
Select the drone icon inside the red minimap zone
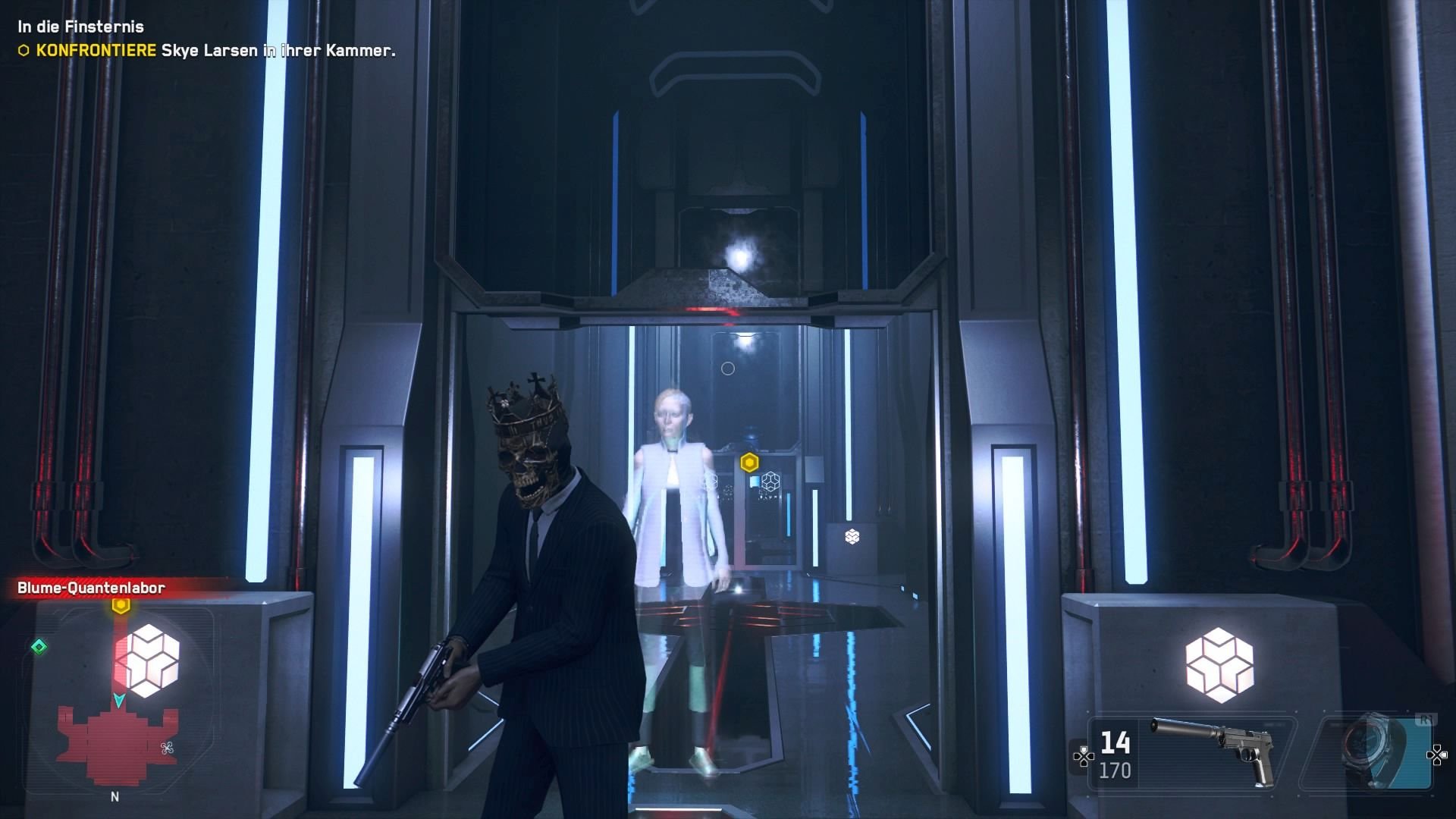pyautogui.click(x=166, y=749)
